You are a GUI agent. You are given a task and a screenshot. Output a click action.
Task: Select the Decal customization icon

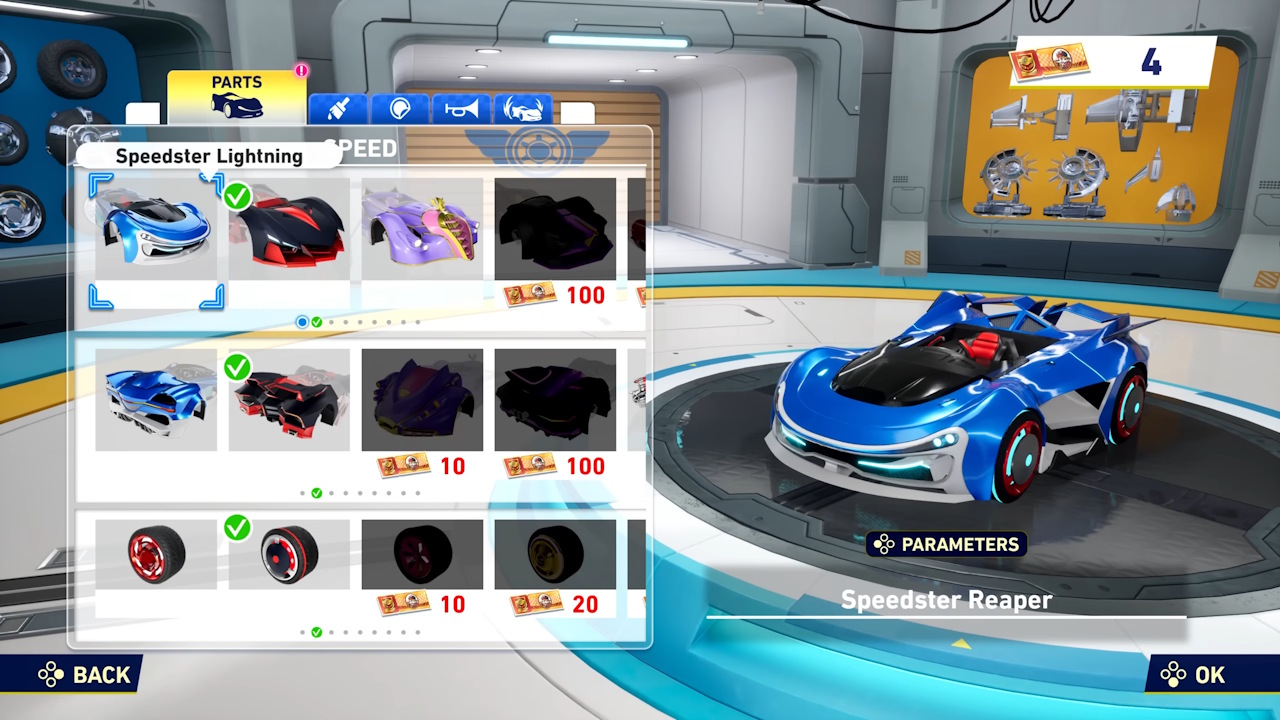pos(400,108)
